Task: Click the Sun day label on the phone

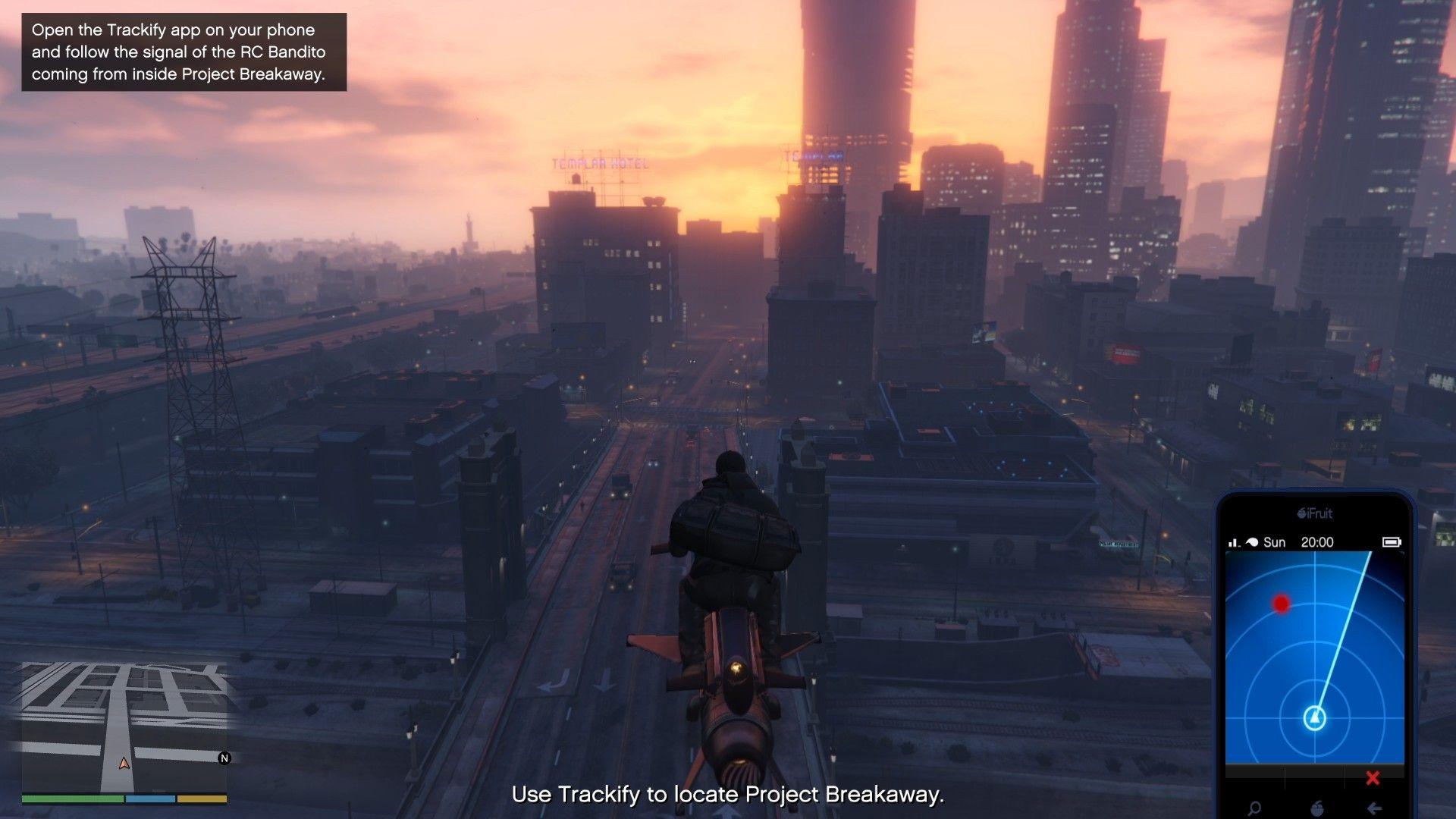Action: pyautogui.click(x=1276, y=542)
